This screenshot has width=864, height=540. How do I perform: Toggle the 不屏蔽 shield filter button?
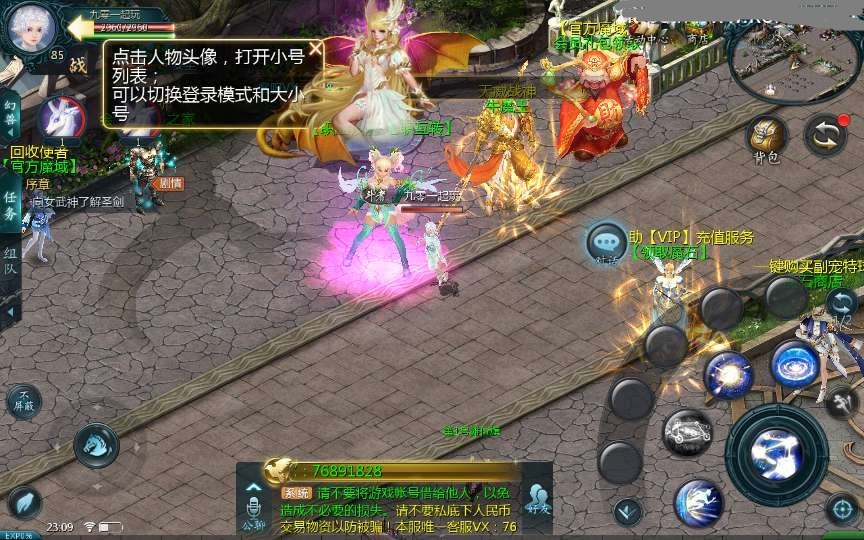point(24,402)
